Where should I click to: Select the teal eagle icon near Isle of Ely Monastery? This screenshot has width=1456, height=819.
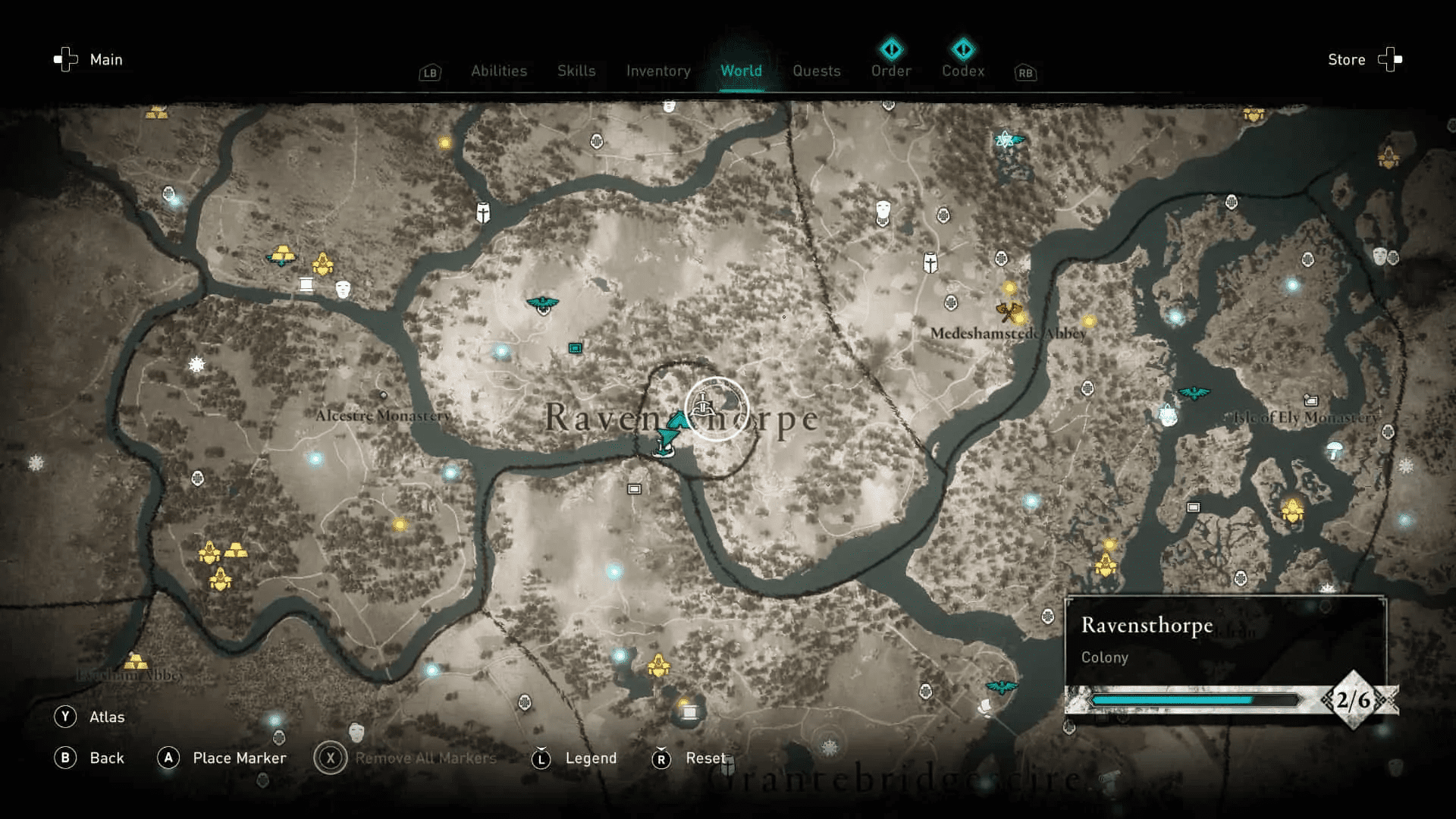1193,393
